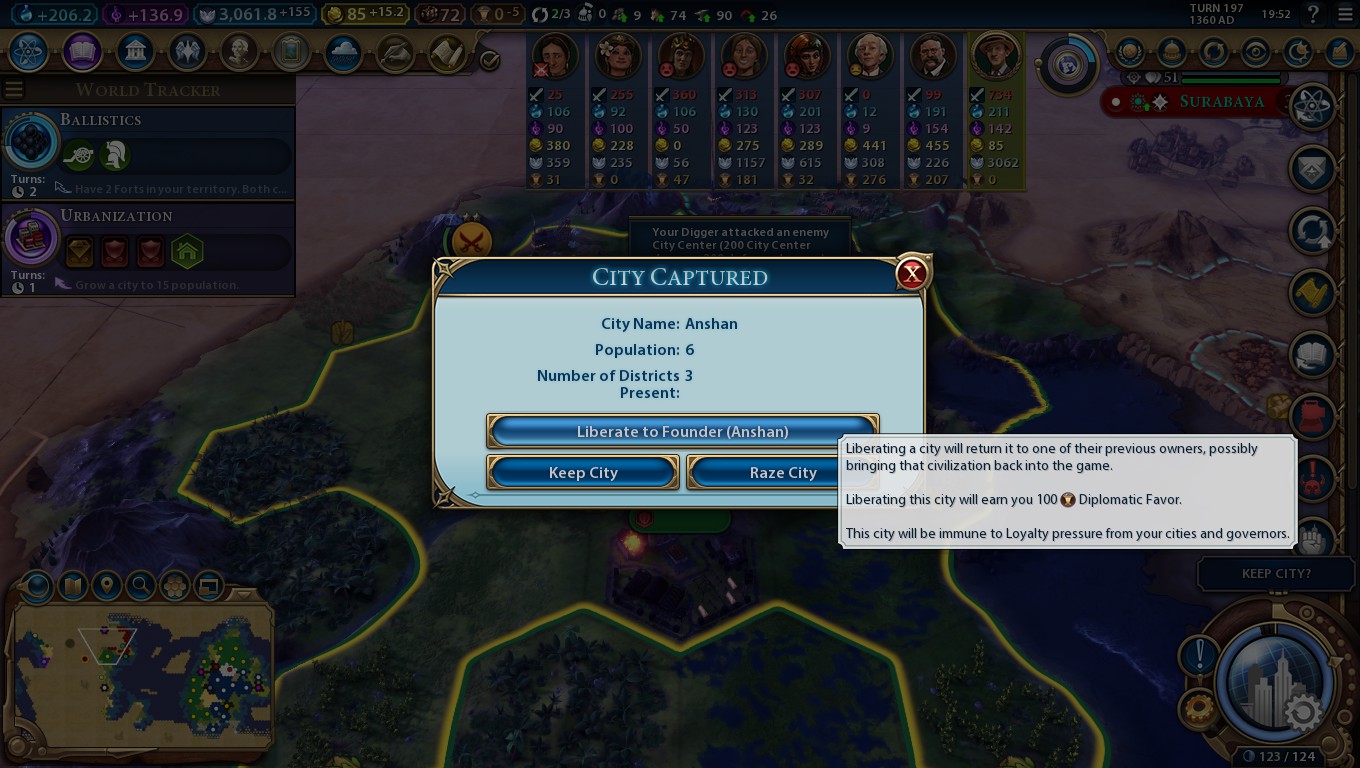Open the civics tree book icon
Image resolution: width=1360 pixels, height=768 pixels.
tap(82, 51)
